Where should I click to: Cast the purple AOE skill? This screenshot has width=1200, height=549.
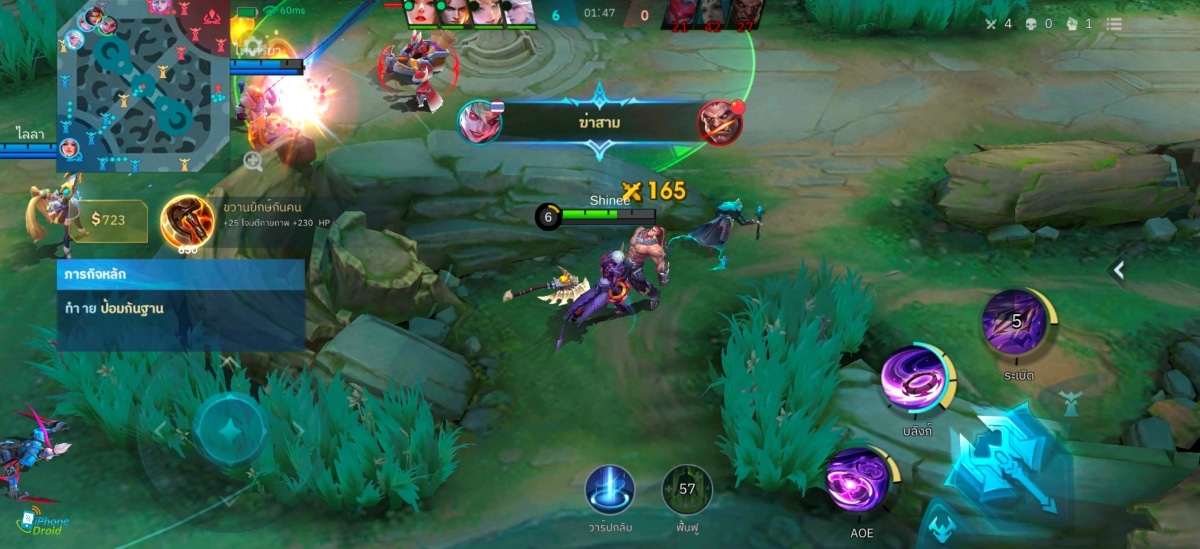[x=858, y=479]
